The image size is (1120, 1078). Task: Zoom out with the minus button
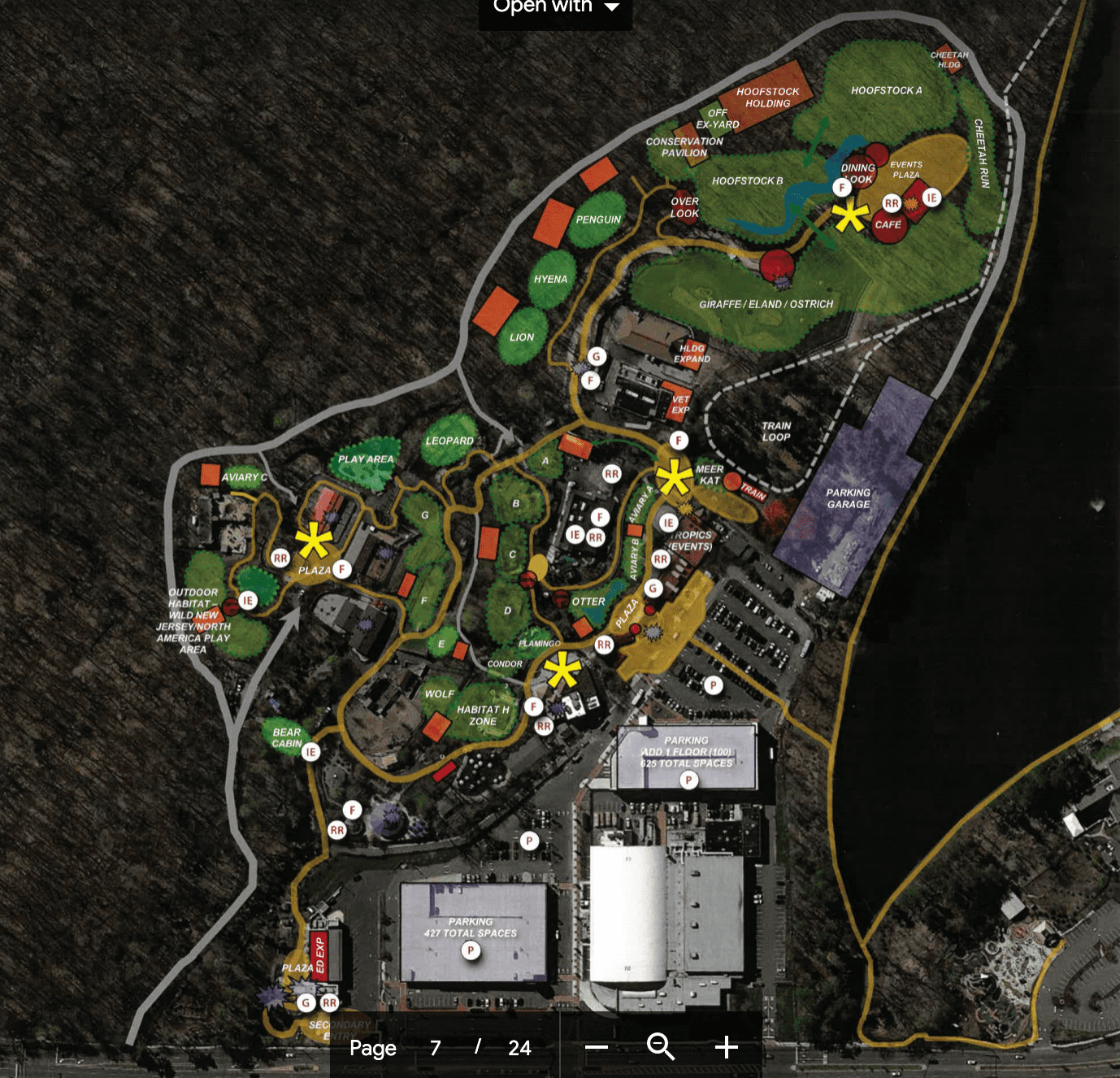pos(597,1047)
